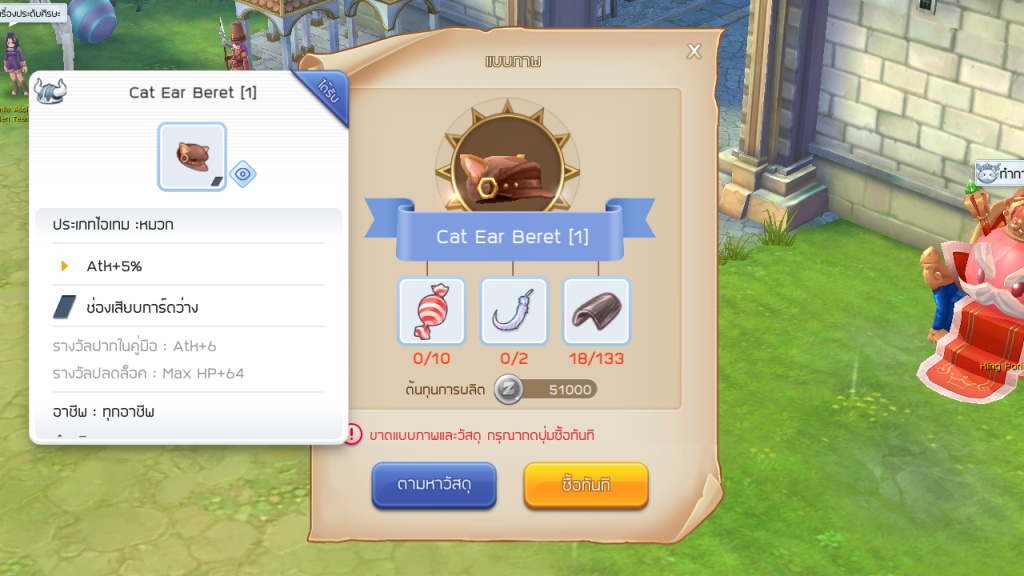Select the Cat Ear Beret tooltip thumbnail
Image resolution: width=1024 pixels, height=576 pixels.
[x=192, y=156]
